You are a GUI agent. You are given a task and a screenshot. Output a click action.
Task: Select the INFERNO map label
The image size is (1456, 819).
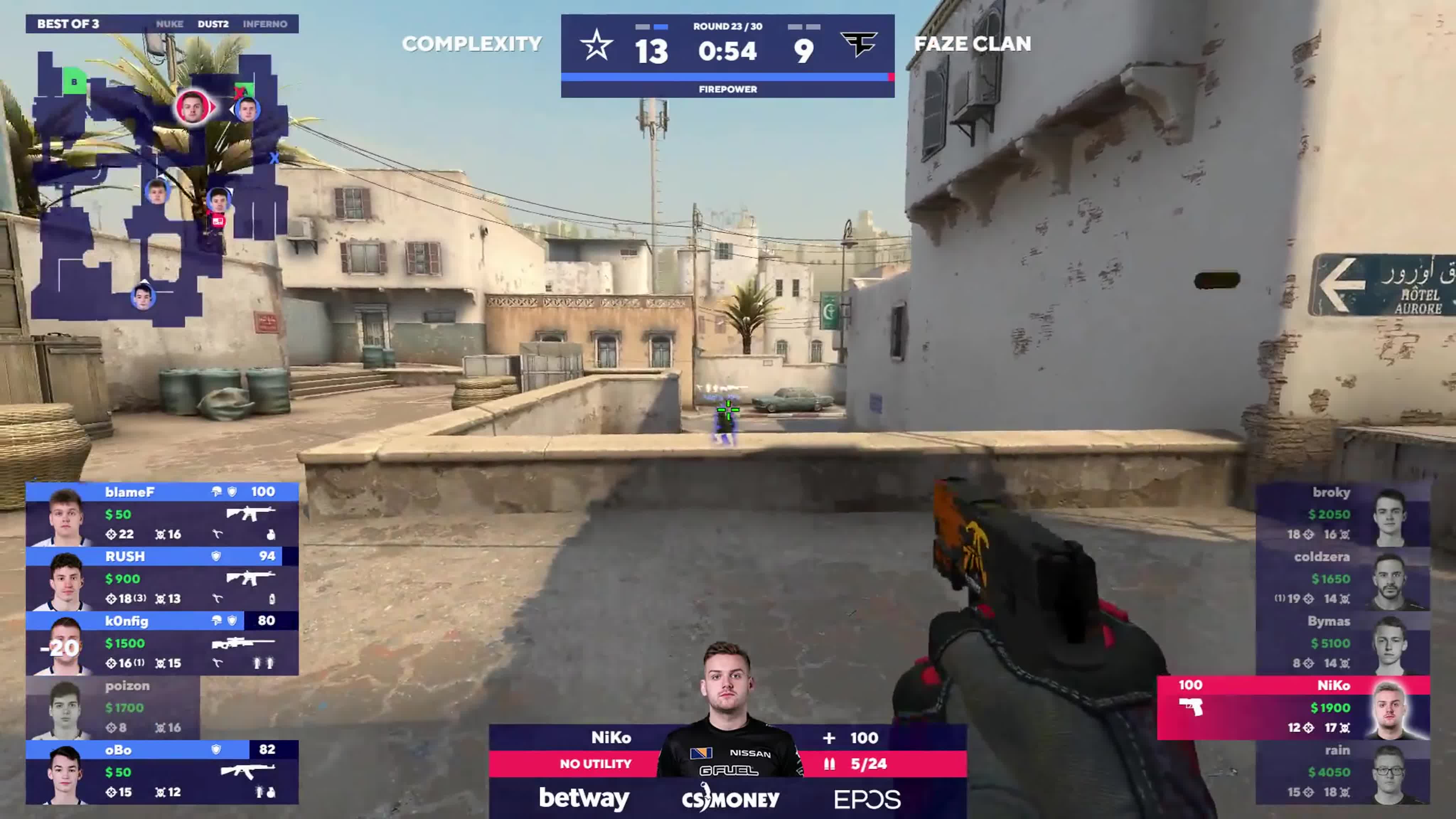point(265,24)
